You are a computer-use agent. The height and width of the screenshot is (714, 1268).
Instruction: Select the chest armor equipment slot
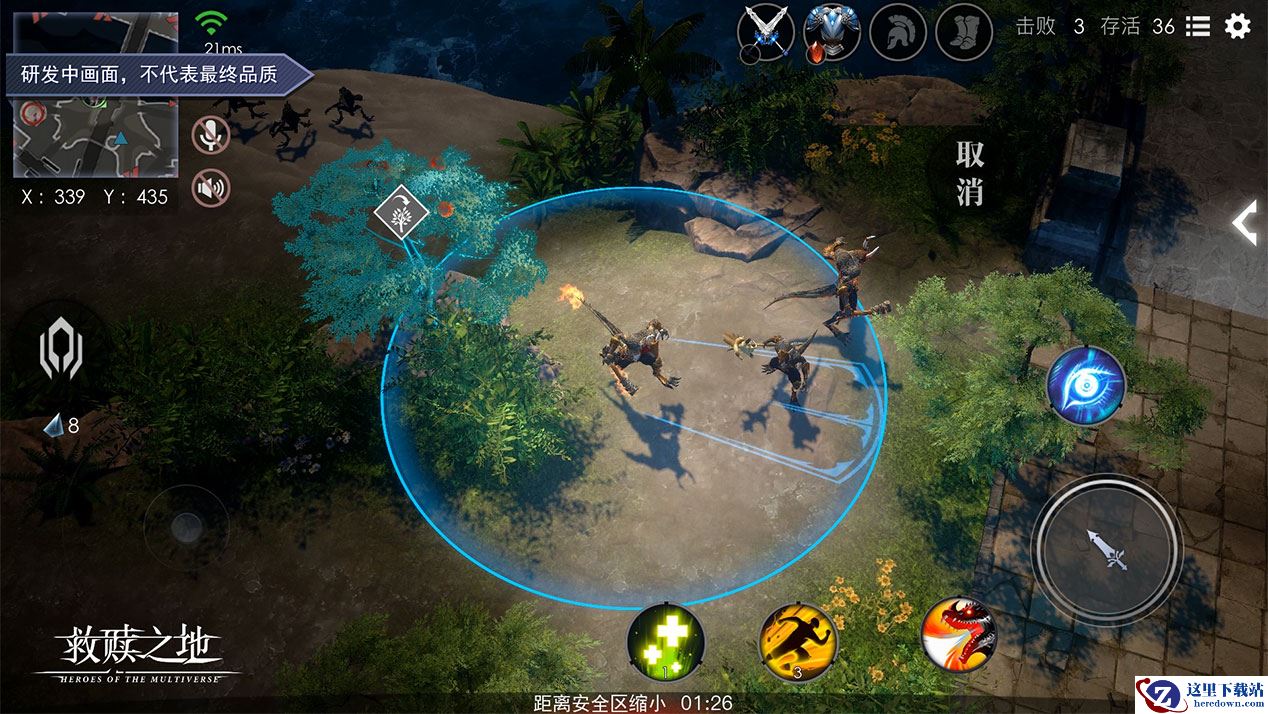[x=832, y=32]
